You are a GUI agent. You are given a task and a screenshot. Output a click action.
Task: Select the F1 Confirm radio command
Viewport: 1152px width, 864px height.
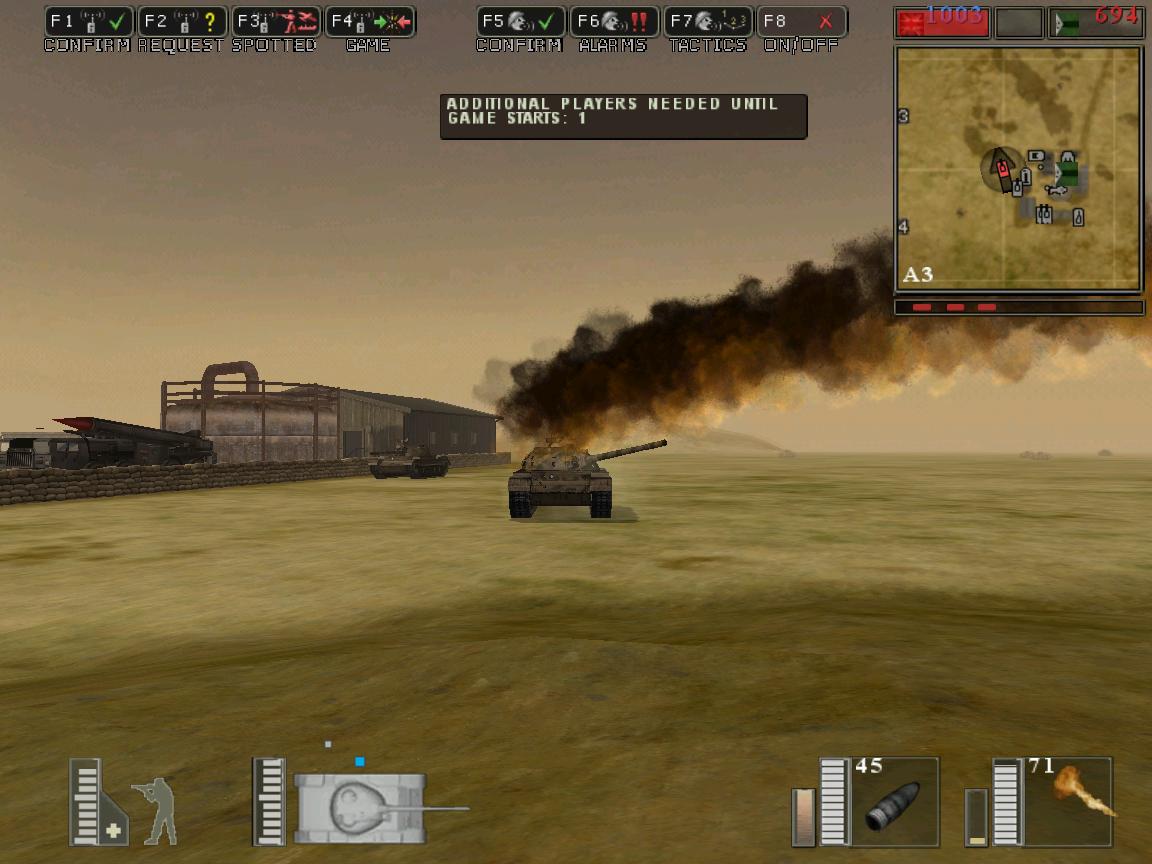click(89, 22)
